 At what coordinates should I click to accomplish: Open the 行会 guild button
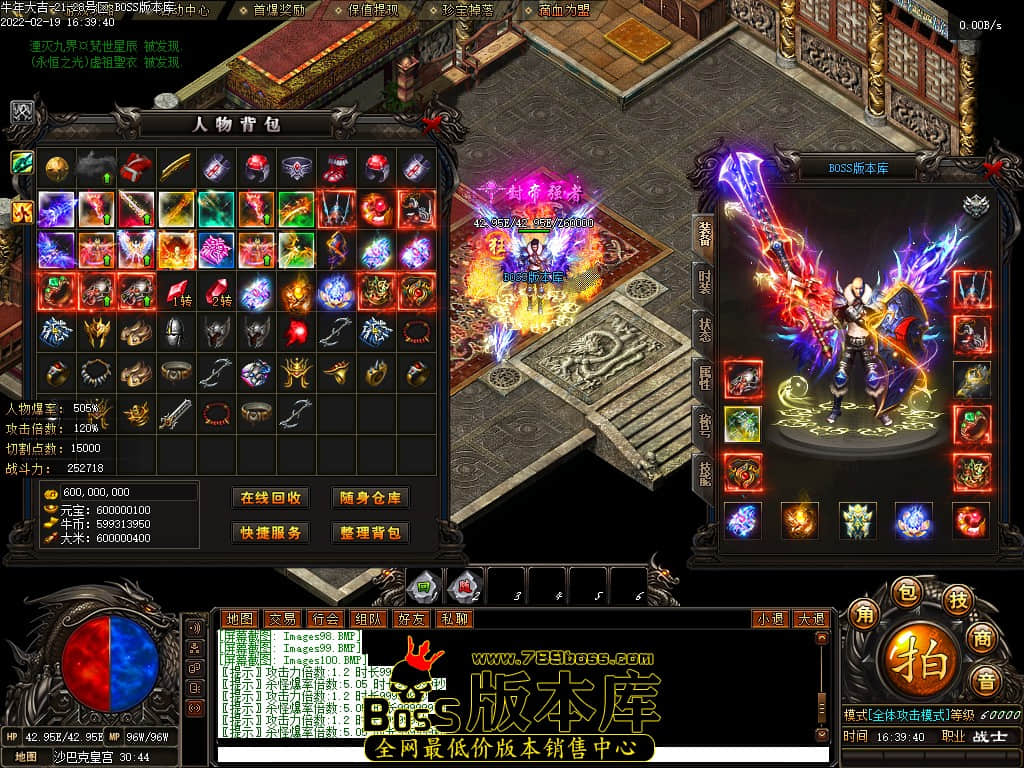pos(325,619)
